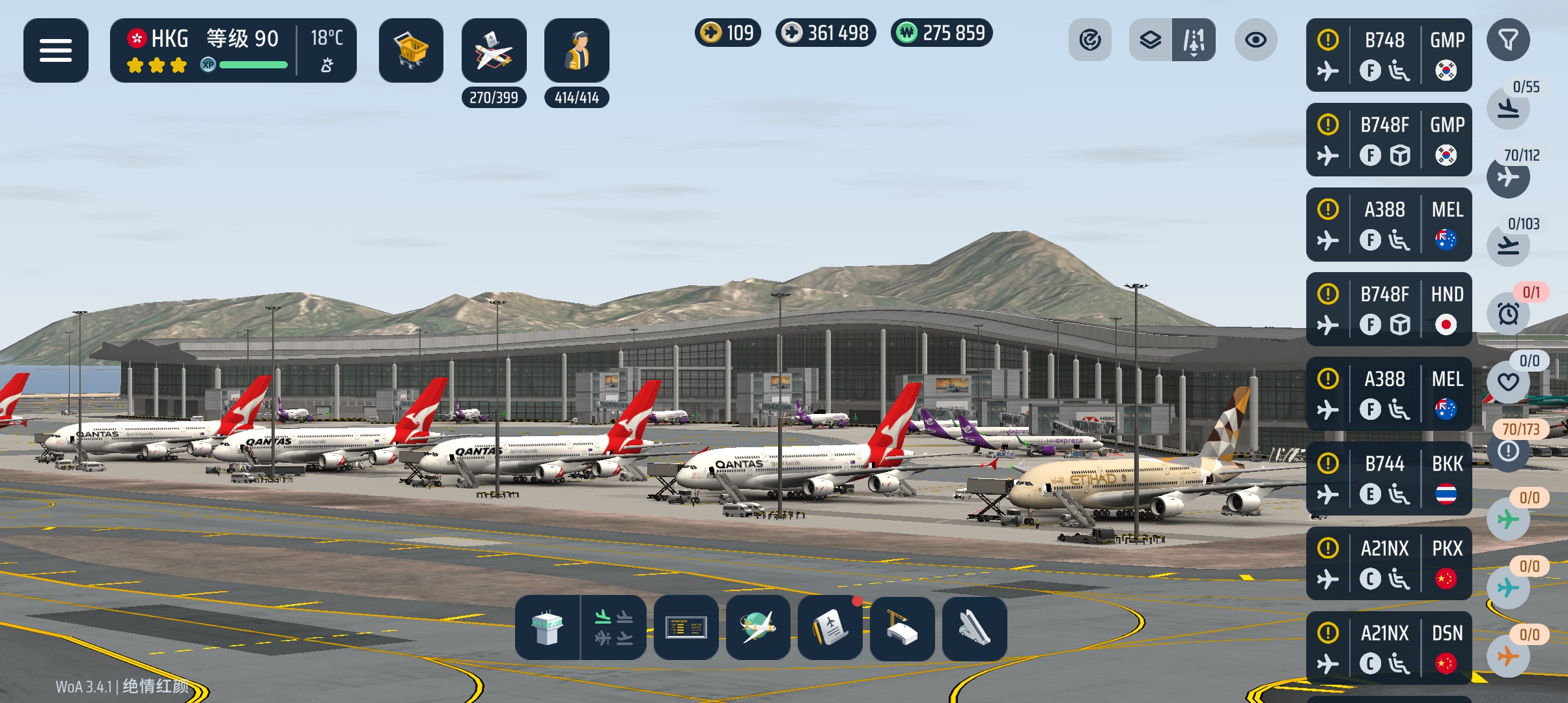Open the ground crew staff panel

click(x=576, y=50)
